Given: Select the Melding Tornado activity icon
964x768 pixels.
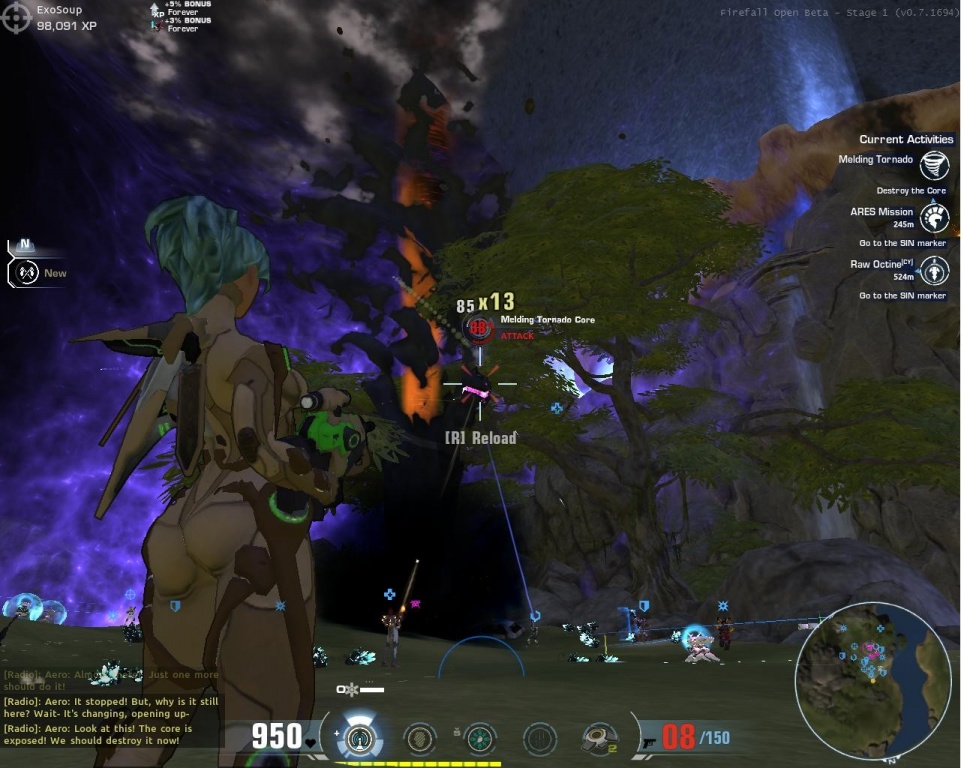Looking at the screenshot, I should [x=935, y=165].
